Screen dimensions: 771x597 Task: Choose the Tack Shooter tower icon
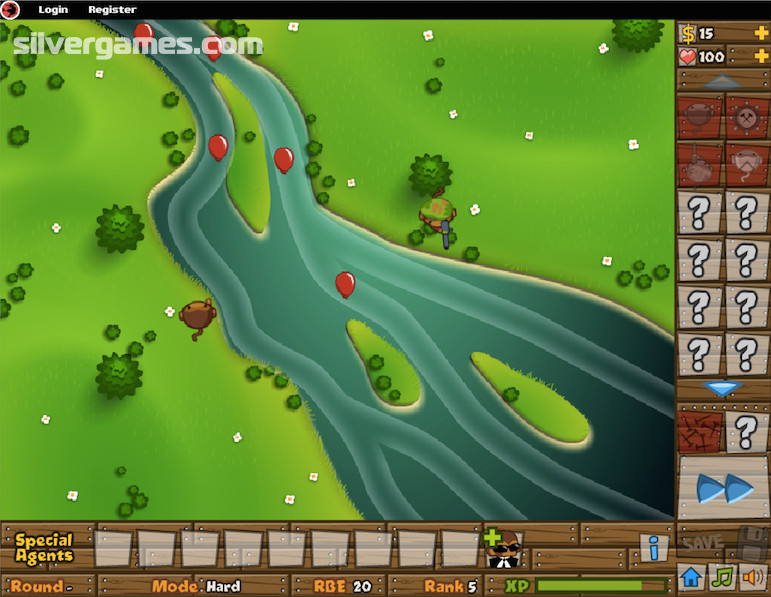(x=746, y=117)
